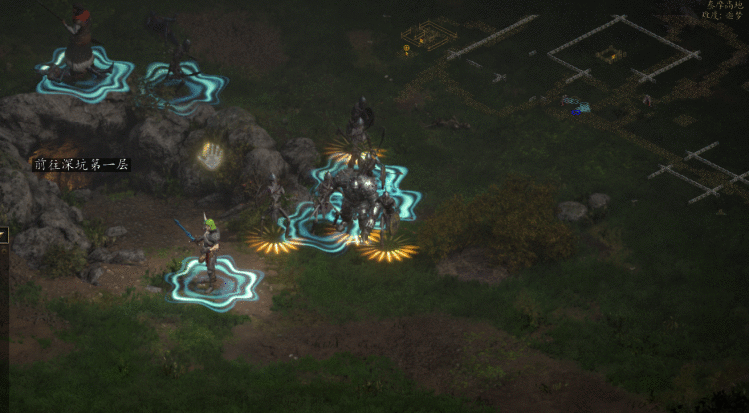Select the 前往深坑第一层 entrance label
Viewport: 749px width, 413px height.
pyautogui.click(x=81, y=164)
